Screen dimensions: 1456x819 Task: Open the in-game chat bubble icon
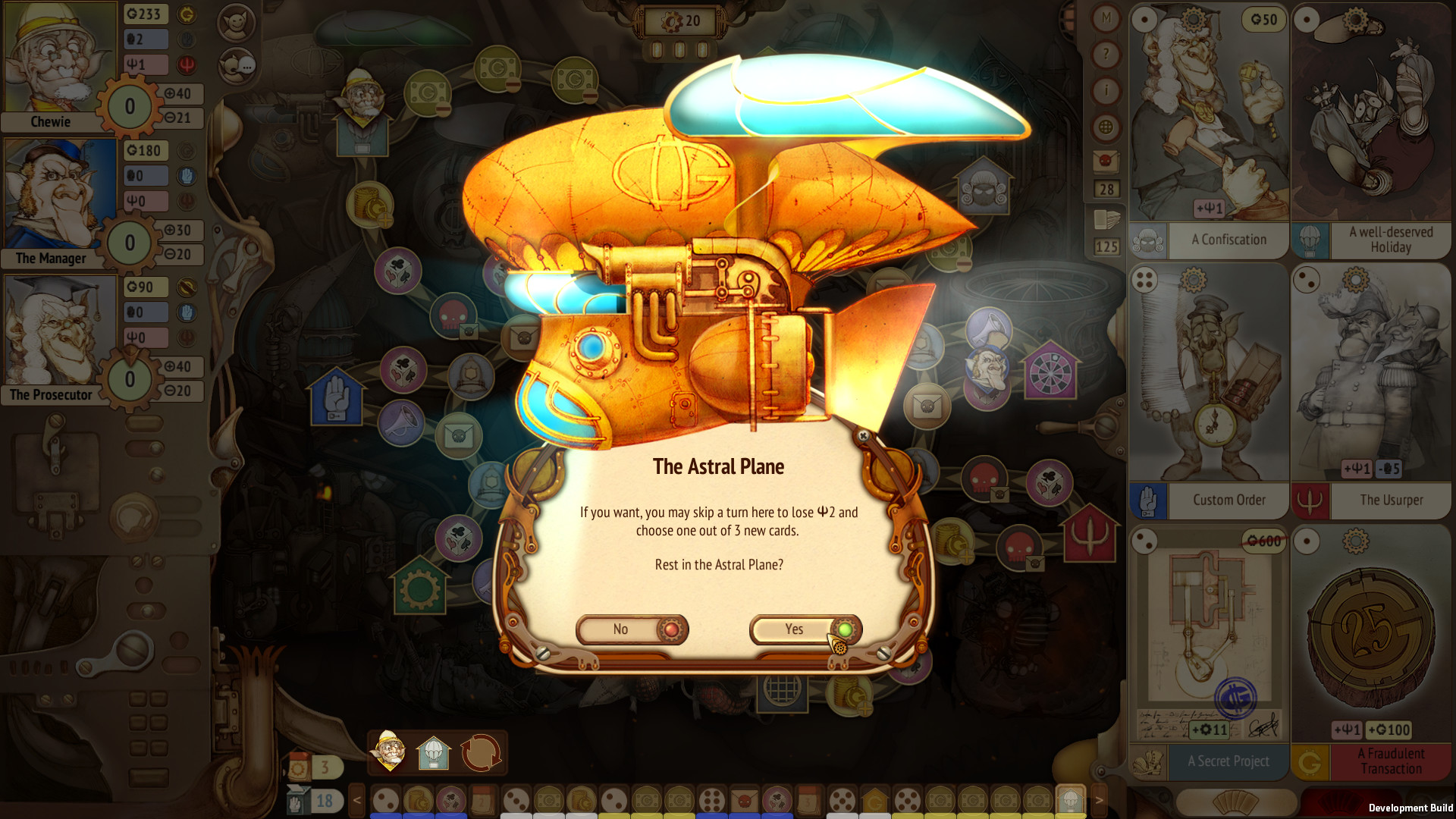coord(237,66)
